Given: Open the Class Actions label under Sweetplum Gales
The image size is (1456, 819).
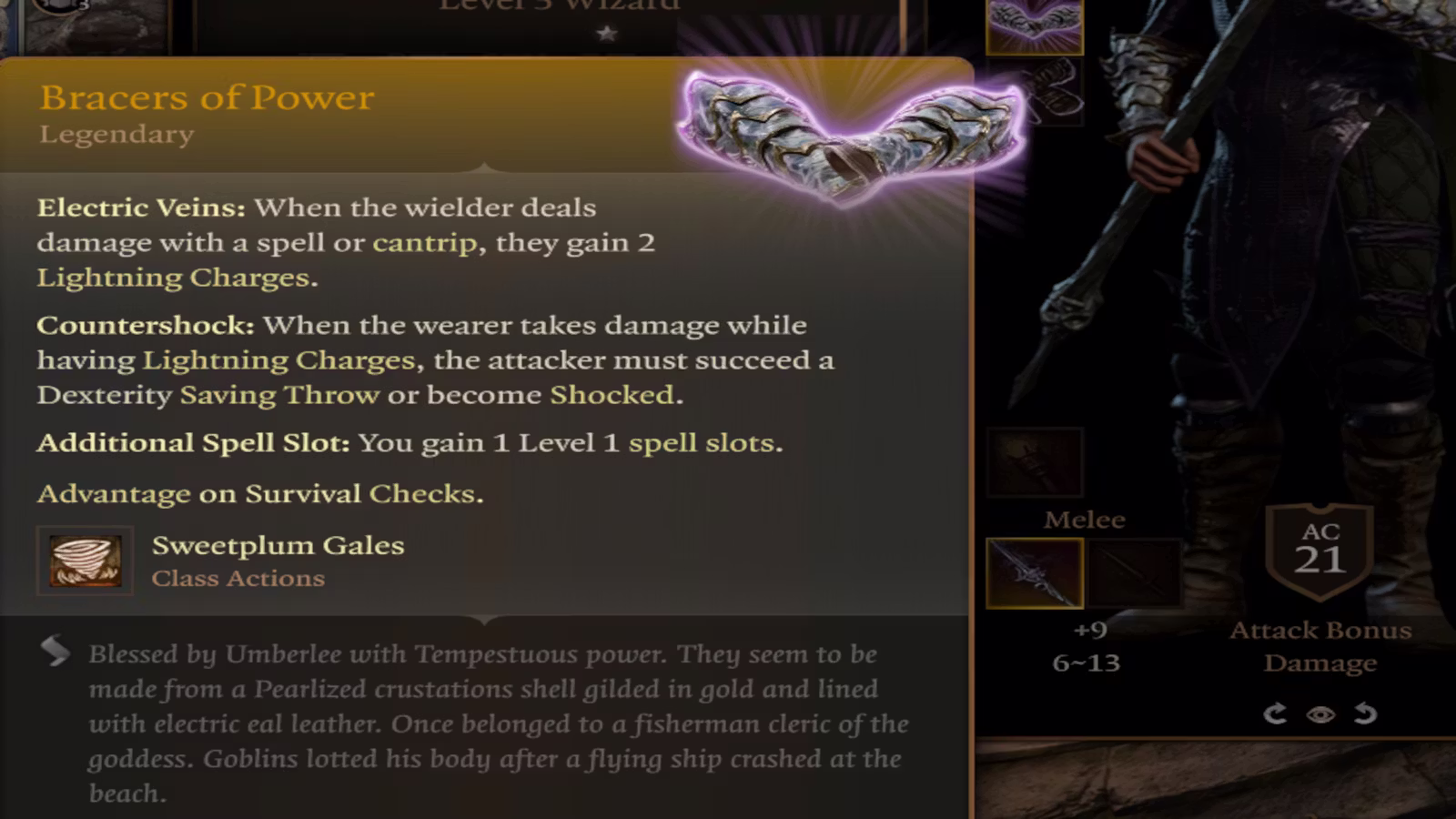Looking at the screenshot, I should [238, 578].
